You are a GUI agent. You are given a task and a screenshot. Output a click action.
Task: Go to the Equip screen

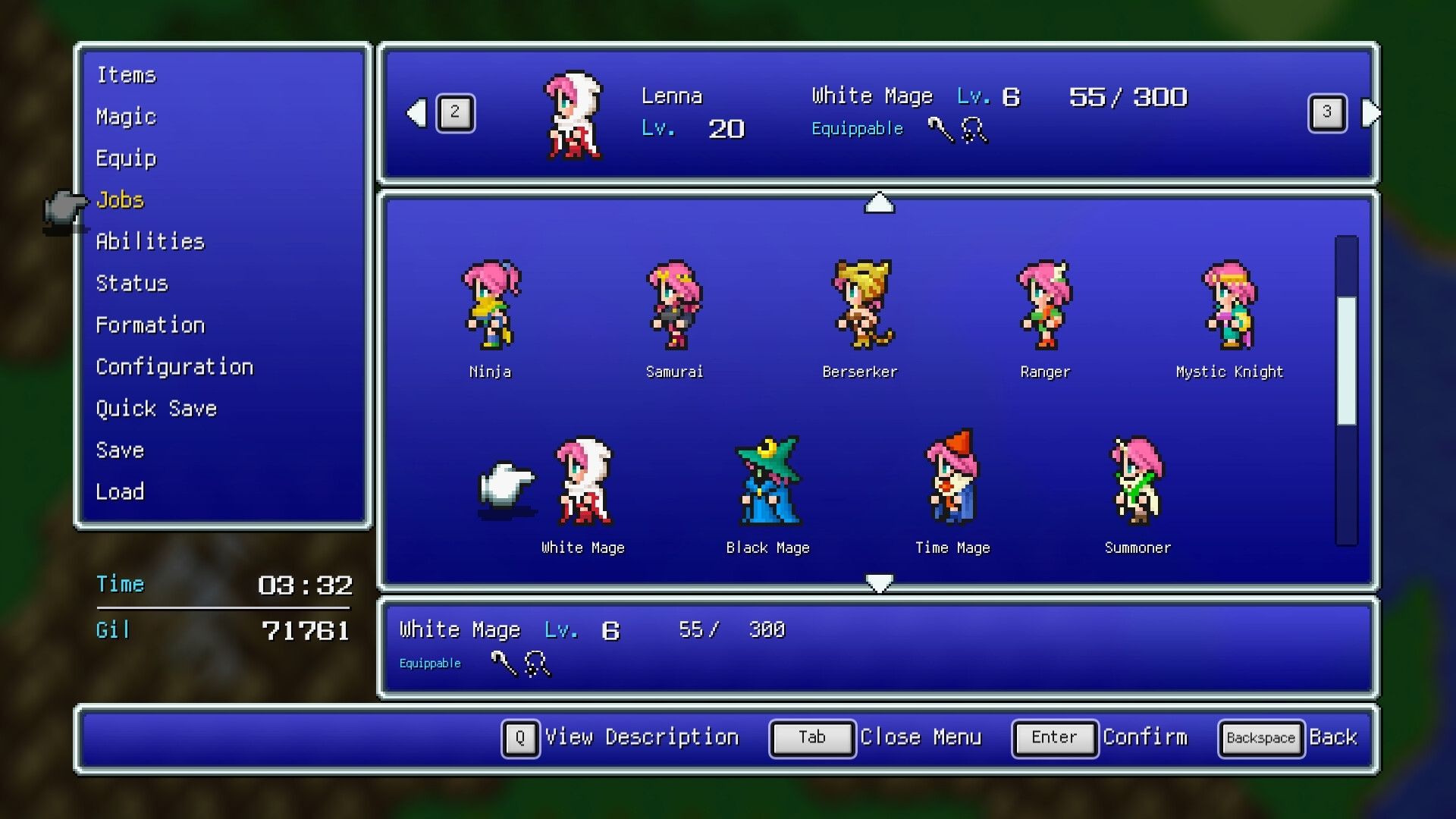126,158
